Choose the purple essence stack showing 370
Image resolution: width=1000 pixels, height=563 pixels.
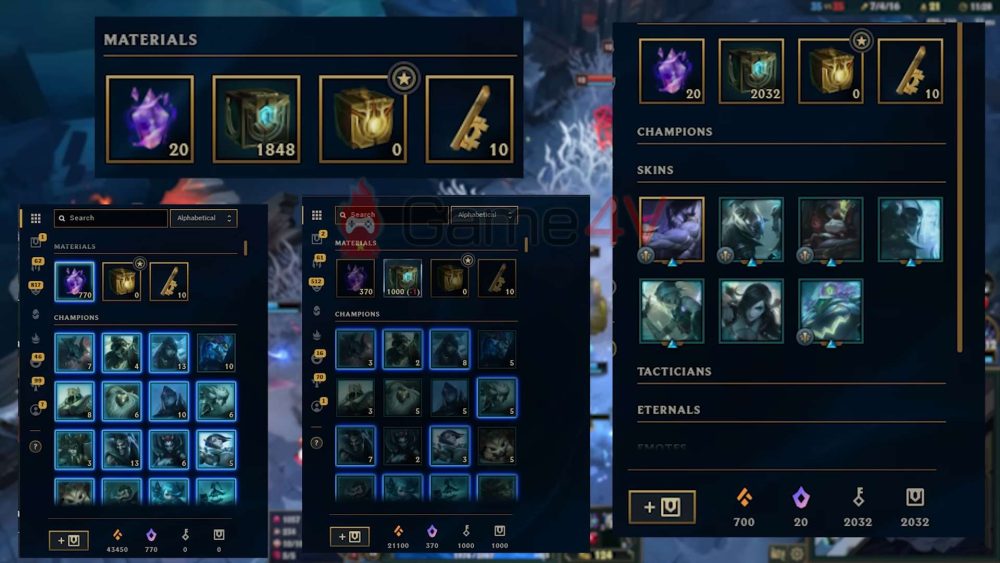355,278
